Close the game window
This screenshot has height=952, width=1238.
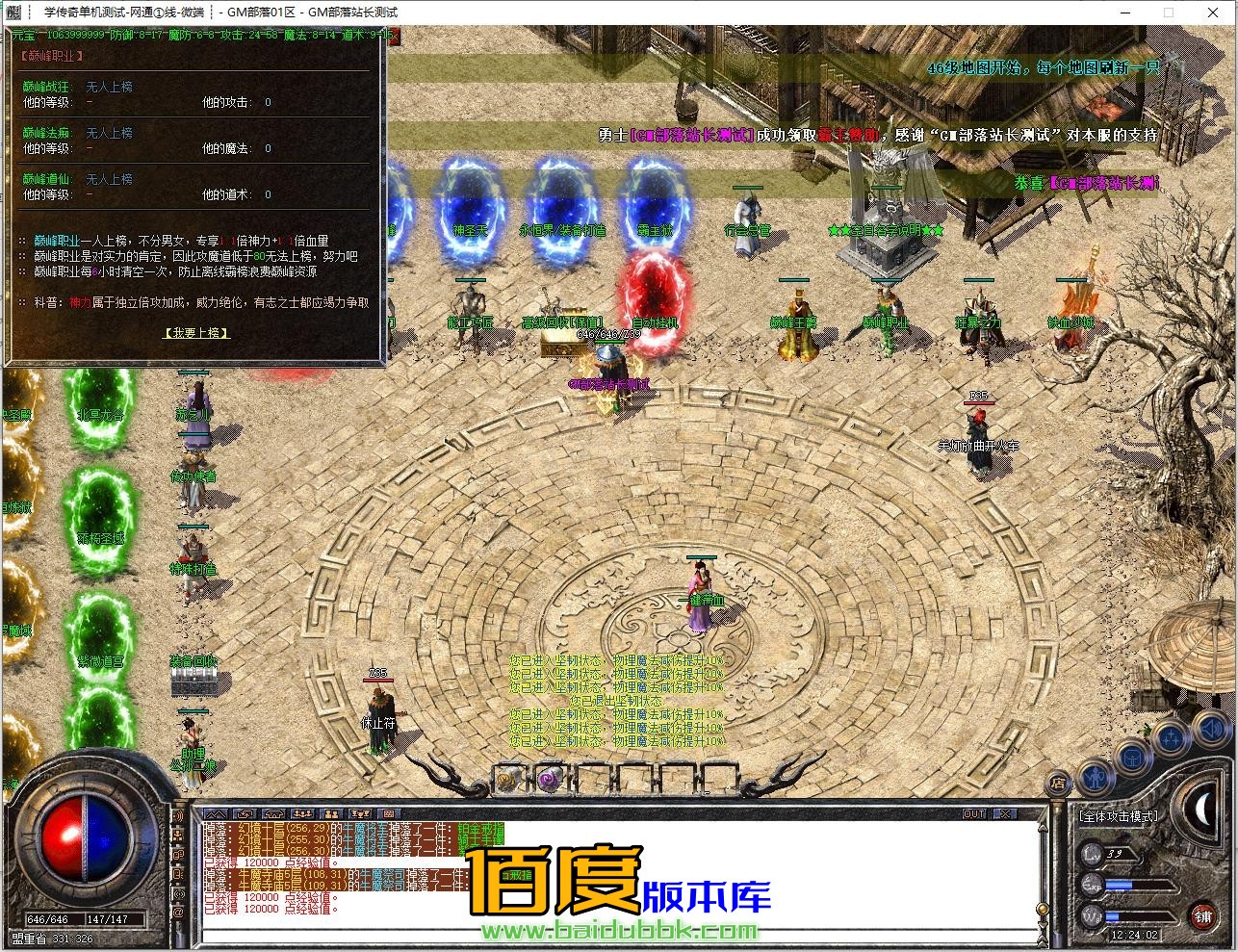1215,13
